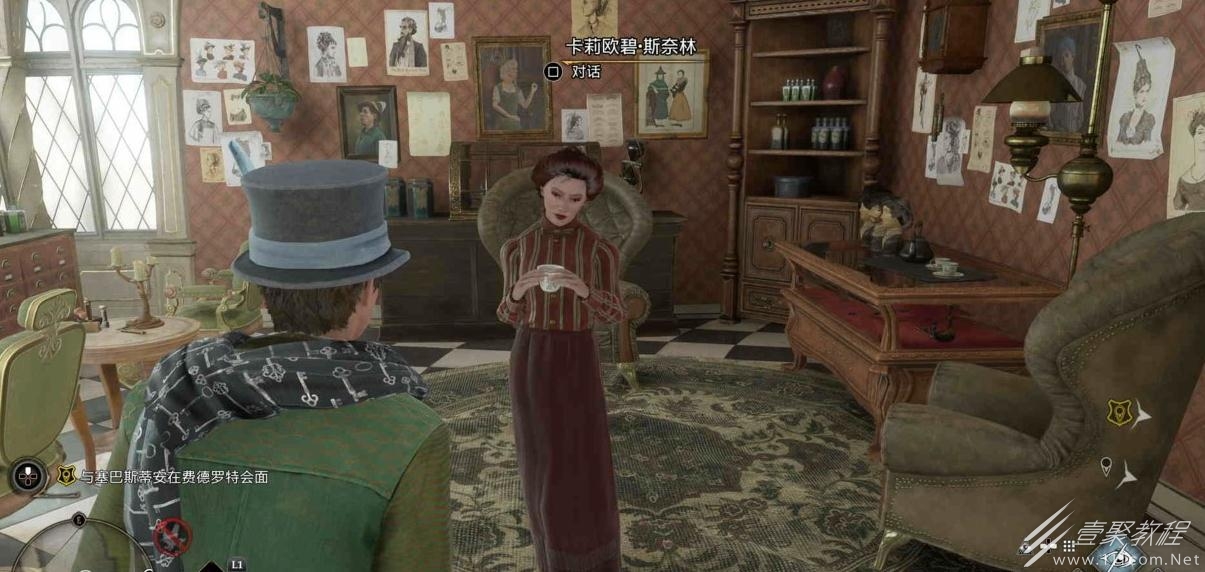1205x572 pixels.
Task: Select the quest objective about meeting Sebastian
Action: (175, 478)
